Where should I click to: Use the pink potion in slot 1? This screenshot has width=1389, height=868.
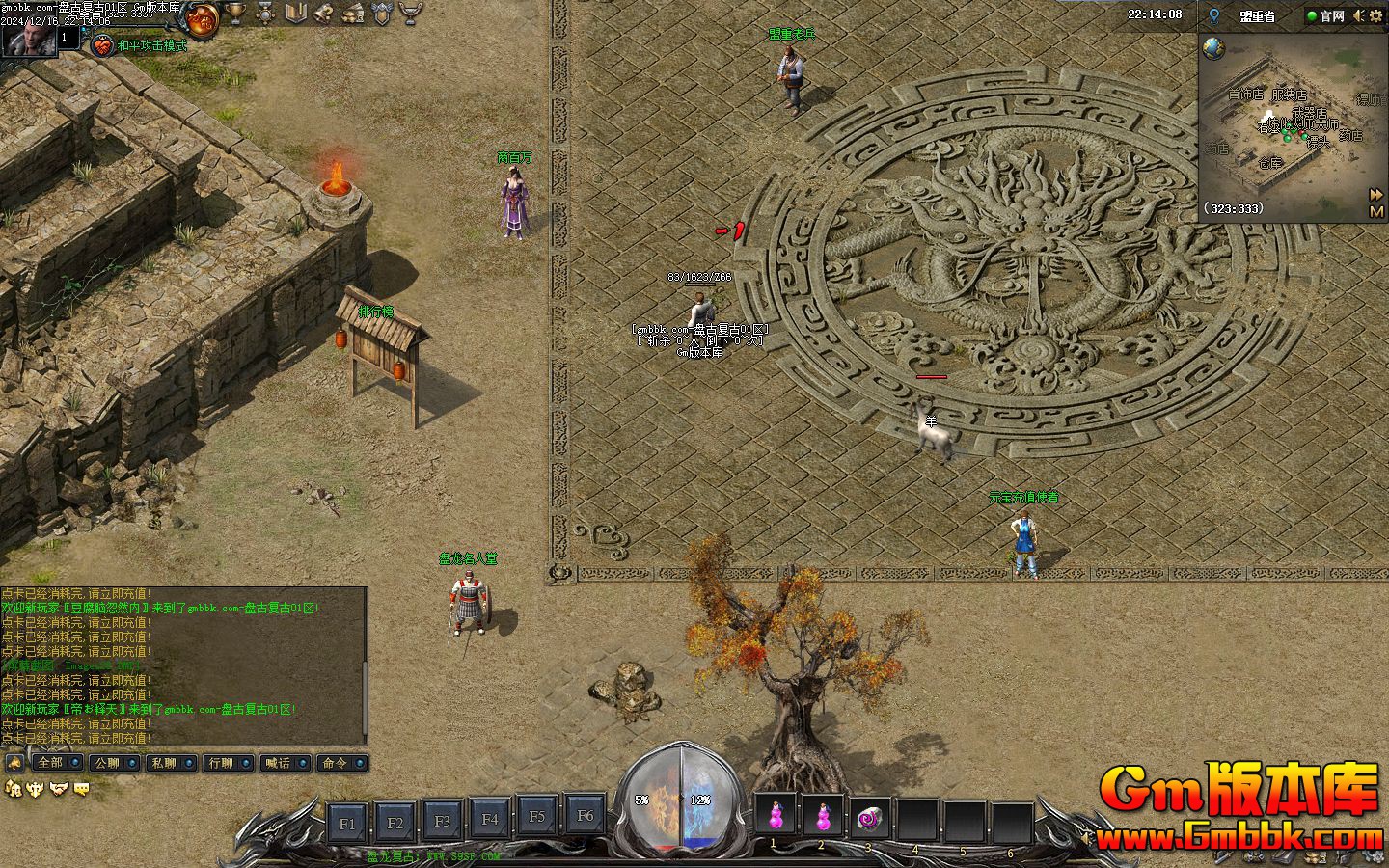pos(775,817)
